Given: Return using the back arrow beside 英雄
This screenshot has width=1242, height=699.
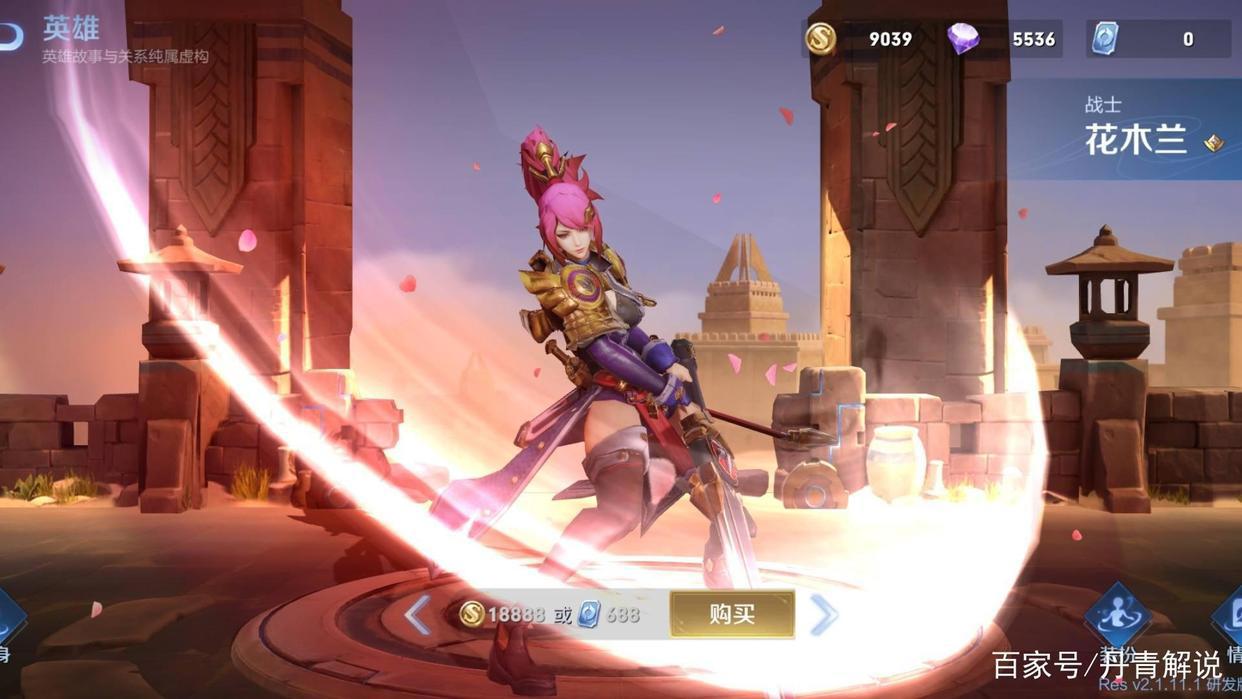Looking at the screenshot, I should (x=10, y=35).
